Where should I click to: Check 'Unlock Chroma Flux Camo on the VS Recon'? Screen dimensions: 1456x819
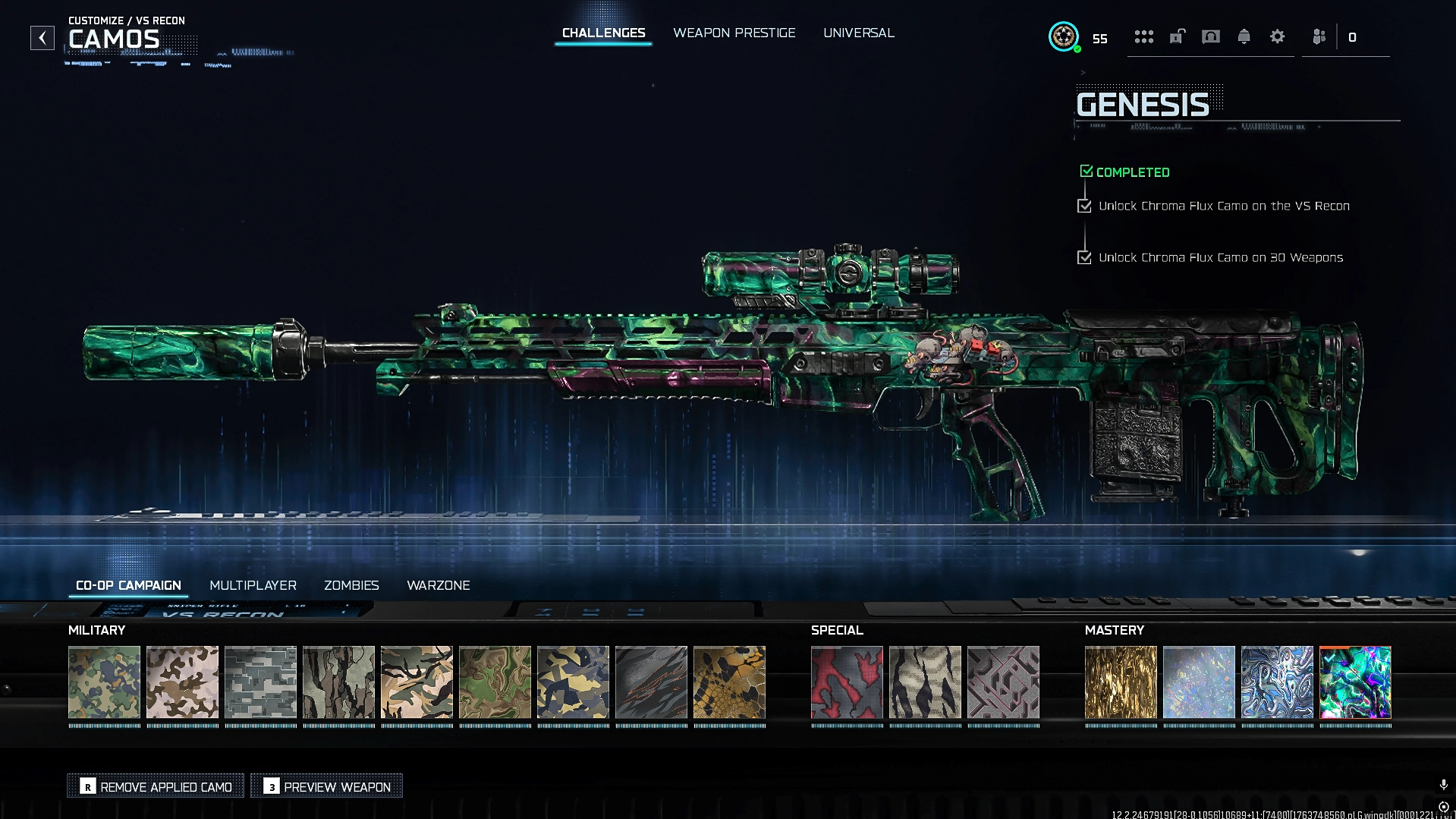(x=1084, y=205)
